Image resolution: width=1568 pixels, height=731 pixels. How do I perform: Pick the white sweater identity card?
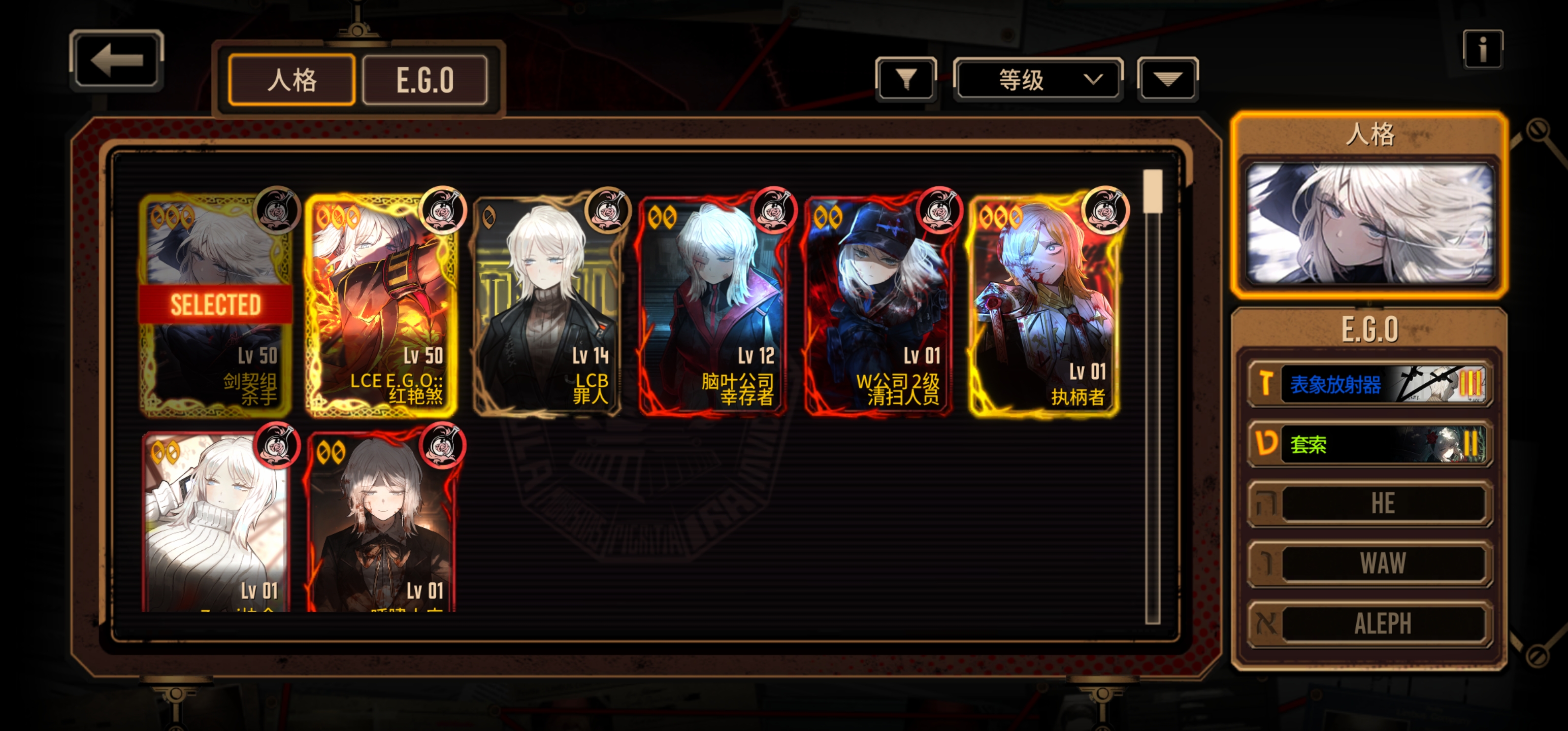click(x=215, y=523)
